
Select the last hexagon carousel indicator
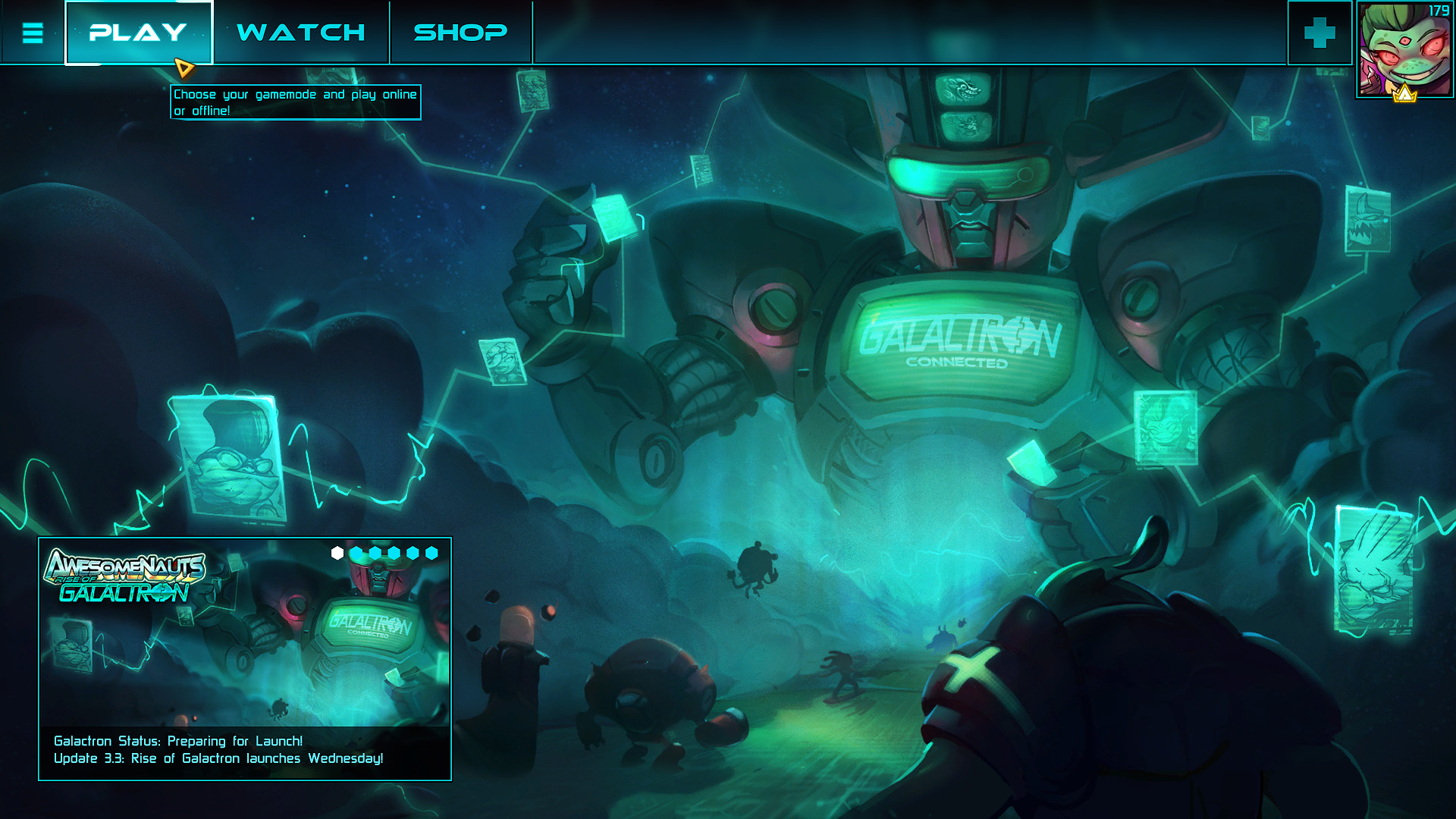tap(432, 553)
